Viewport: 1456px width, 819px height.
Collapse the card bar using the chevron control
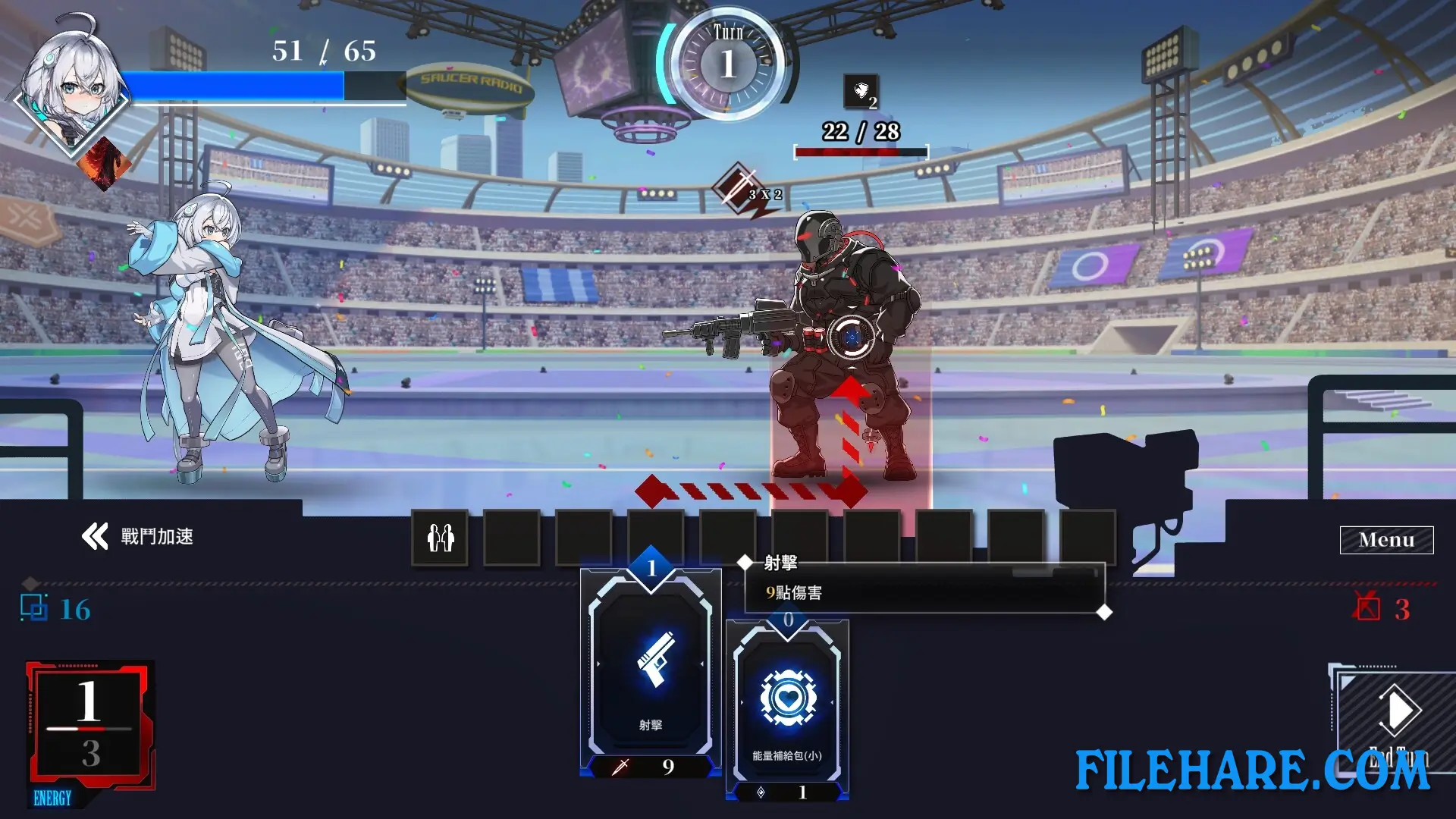click(x=94, y=536)
